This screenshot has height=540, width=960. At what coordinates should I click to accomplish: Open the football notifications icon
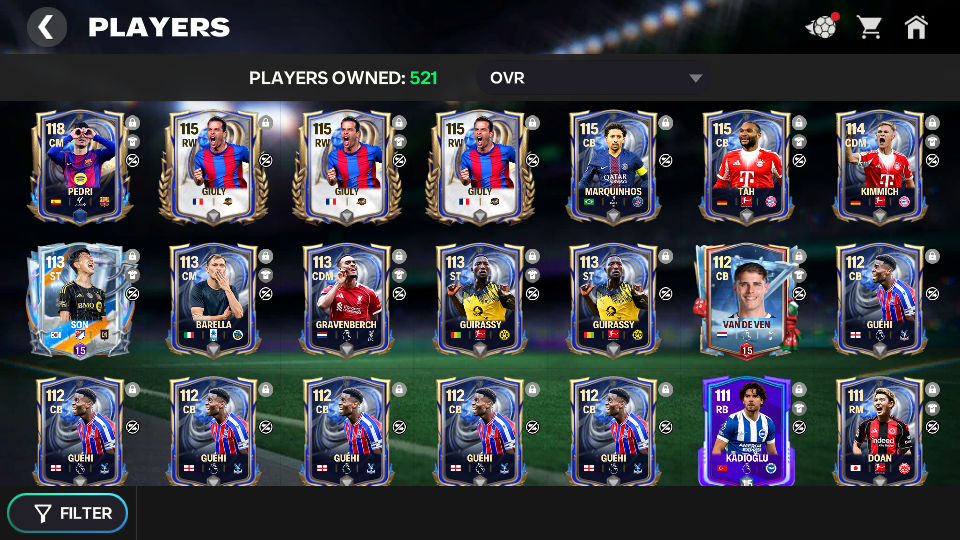(x=821, y=27)
